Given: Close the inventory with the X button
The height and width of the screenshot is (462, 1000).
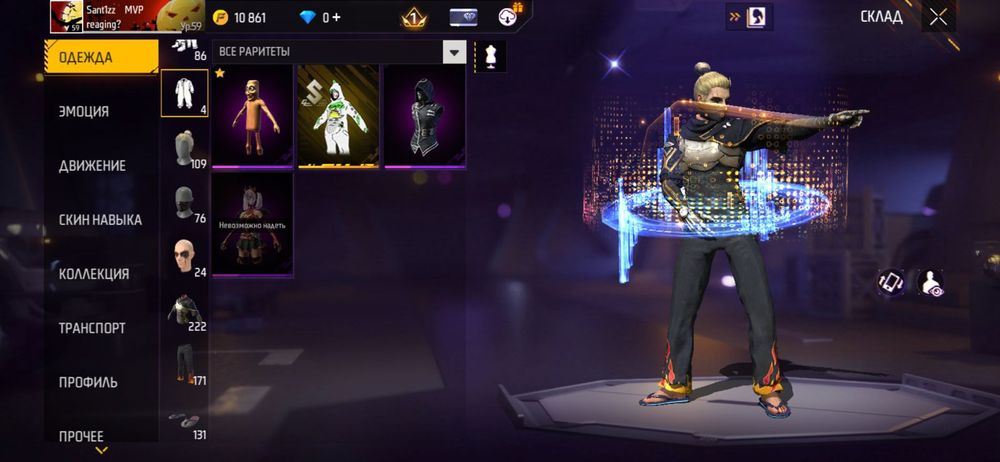Looking at the screenshot, I should tap(938, 16).
